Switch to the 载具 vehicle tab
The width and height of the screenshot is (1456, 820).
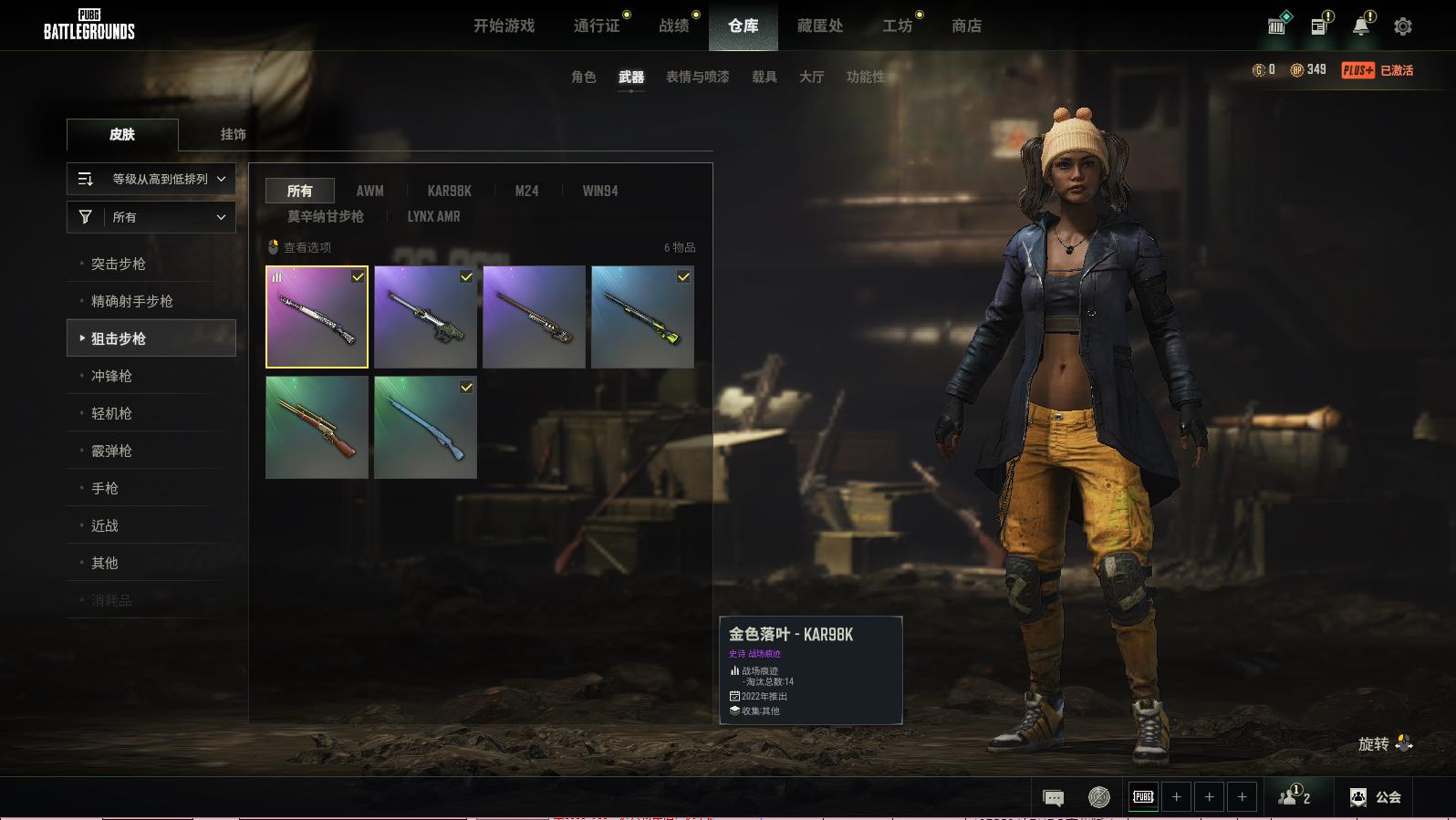[764, 77]
